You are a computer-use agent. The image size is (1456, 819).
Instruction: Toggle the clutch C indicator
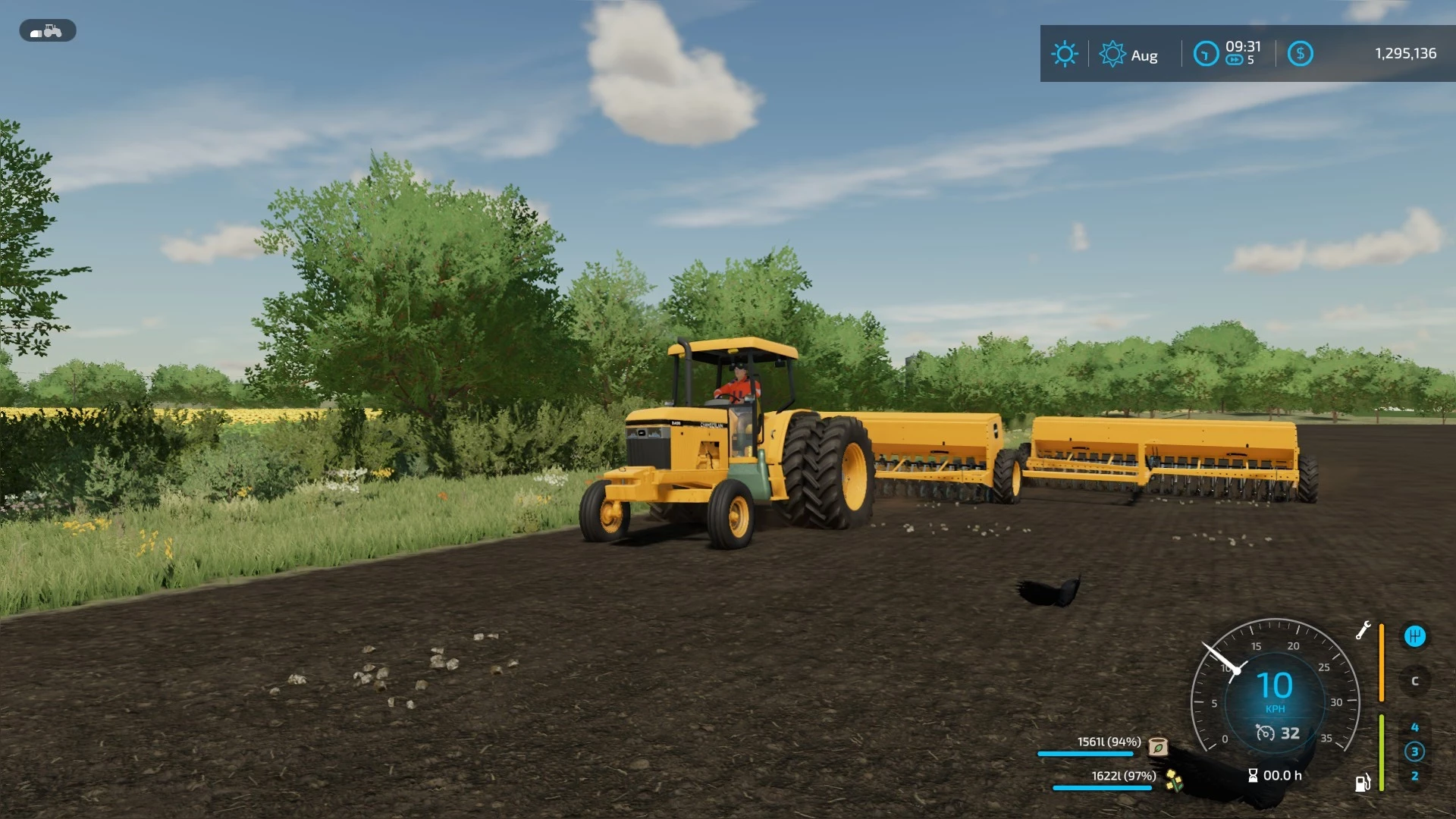(x=1414, y=681)
